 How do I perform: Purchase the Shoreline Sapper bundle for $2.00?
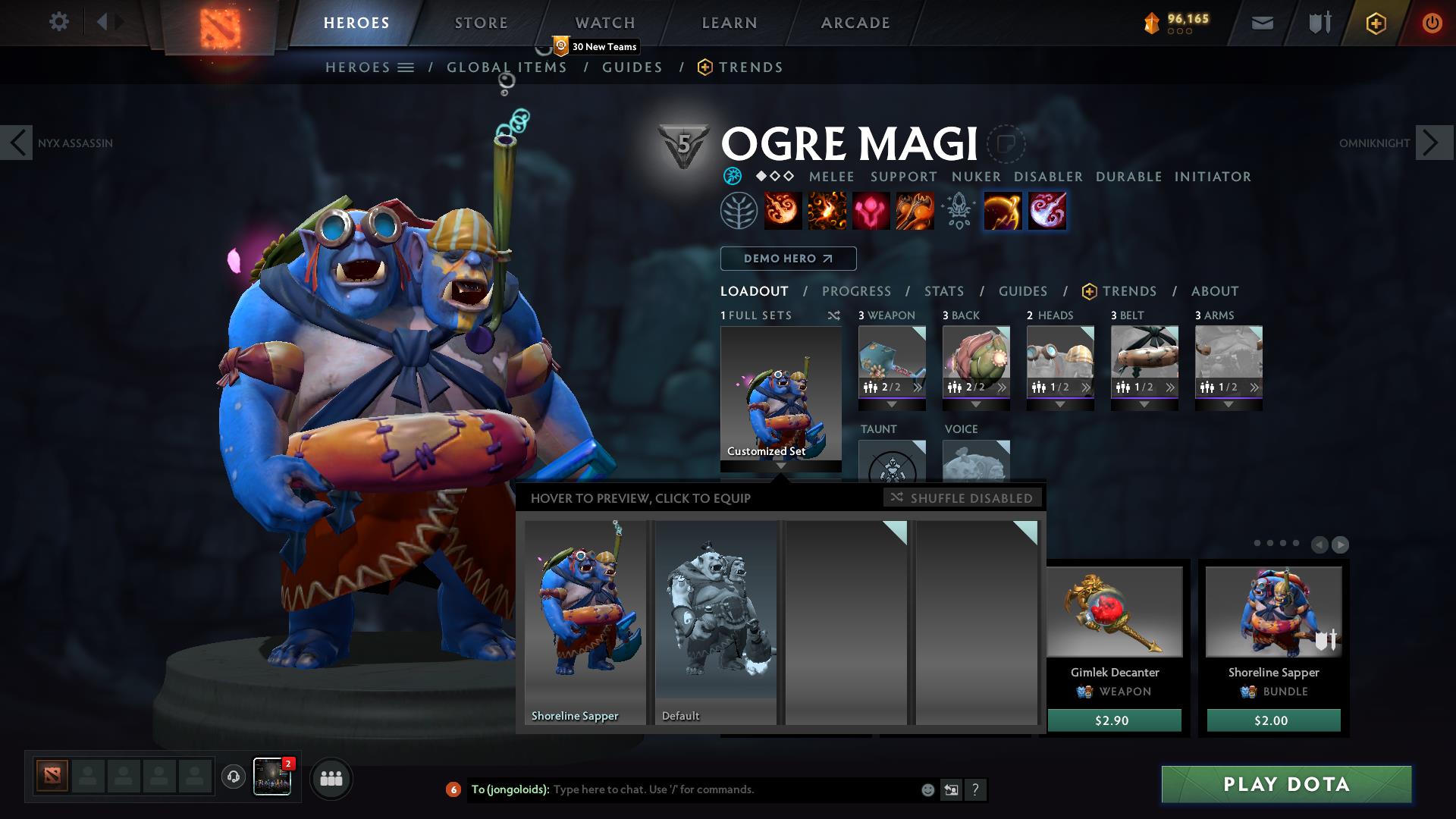click(x=1273, y=720)
